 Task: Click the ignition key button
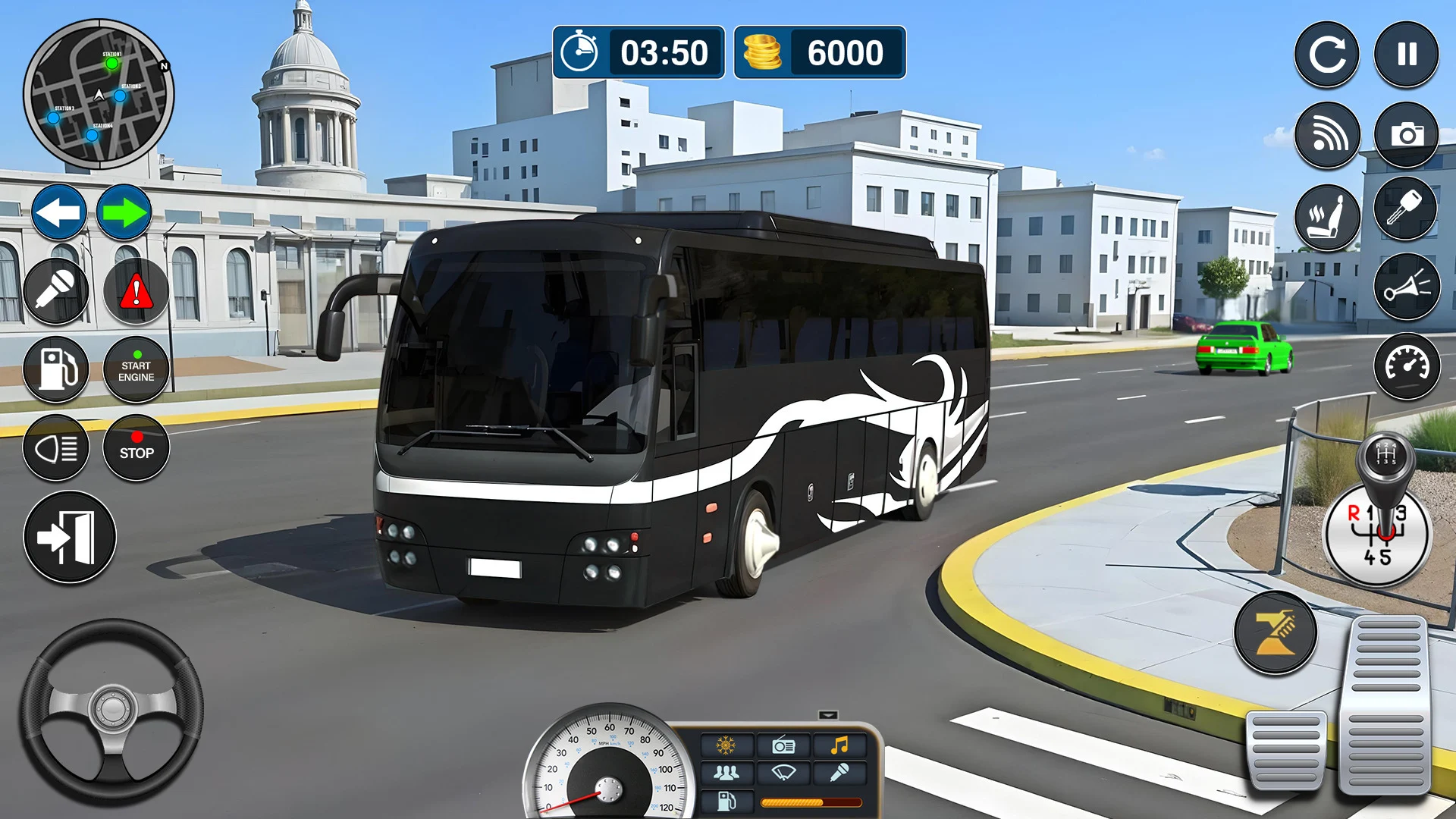(x=1407, y=209)
